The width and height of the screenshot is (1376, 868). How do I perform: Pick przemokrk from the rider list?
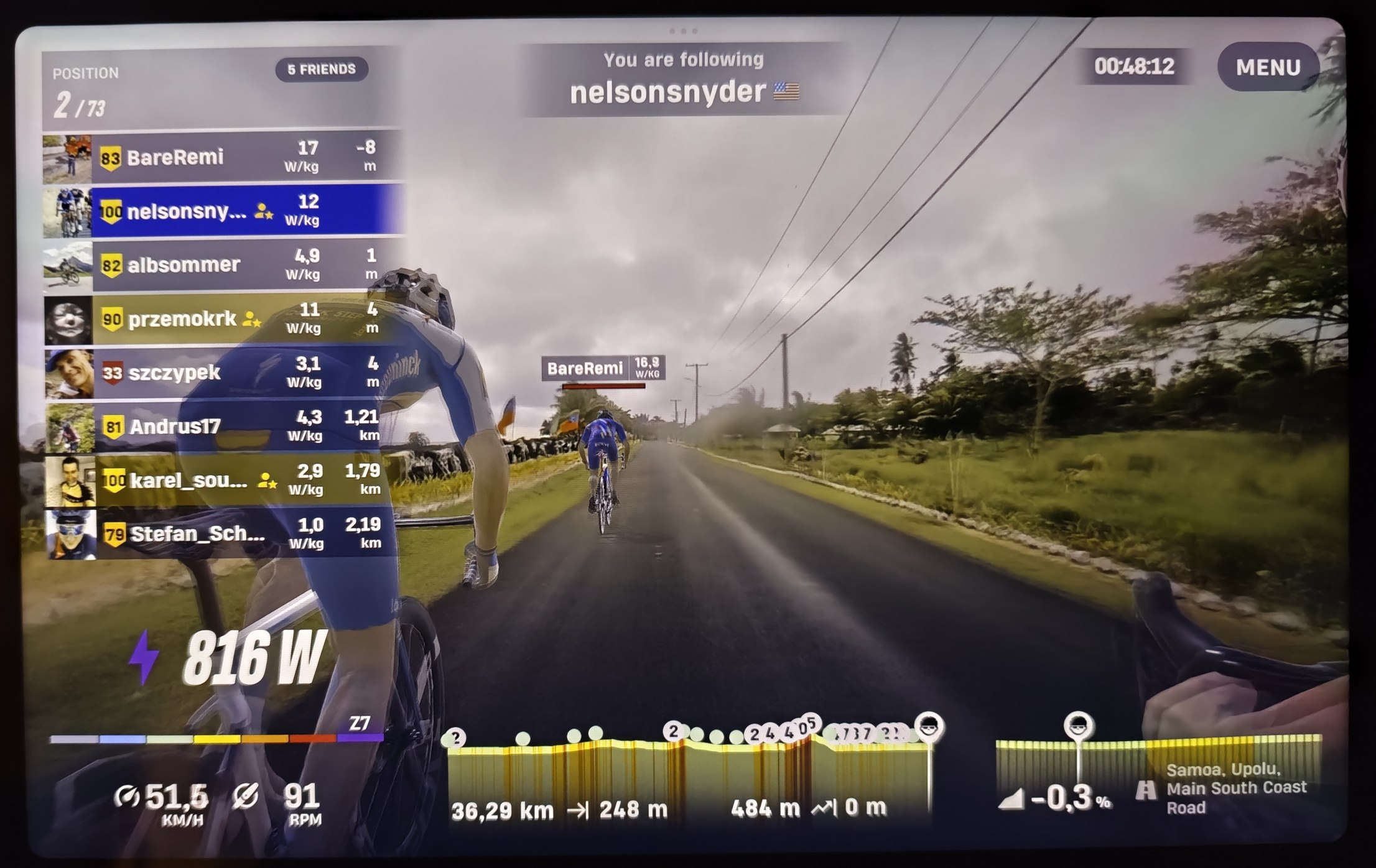(224, 320)
